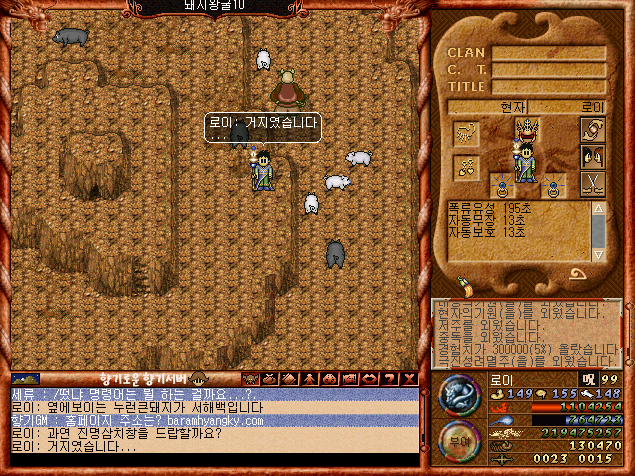
Task: Open the two faces icon
Action: click(591, 158)
